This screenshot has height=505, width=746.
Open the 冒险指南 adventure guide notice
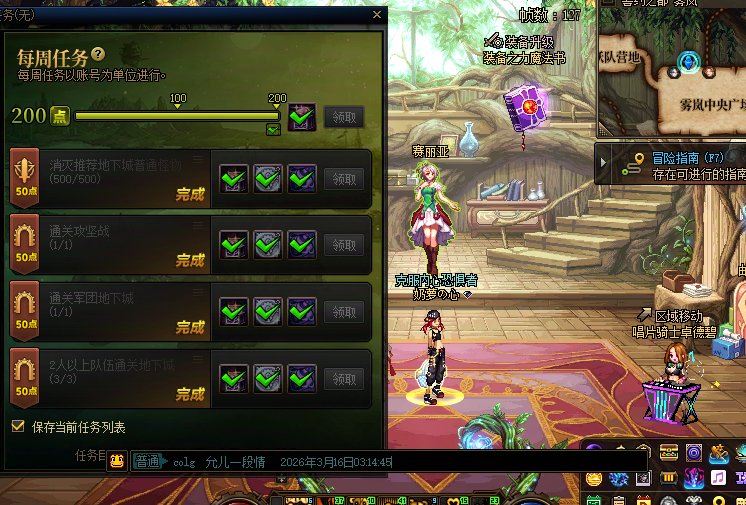click(x=670, y=165)
